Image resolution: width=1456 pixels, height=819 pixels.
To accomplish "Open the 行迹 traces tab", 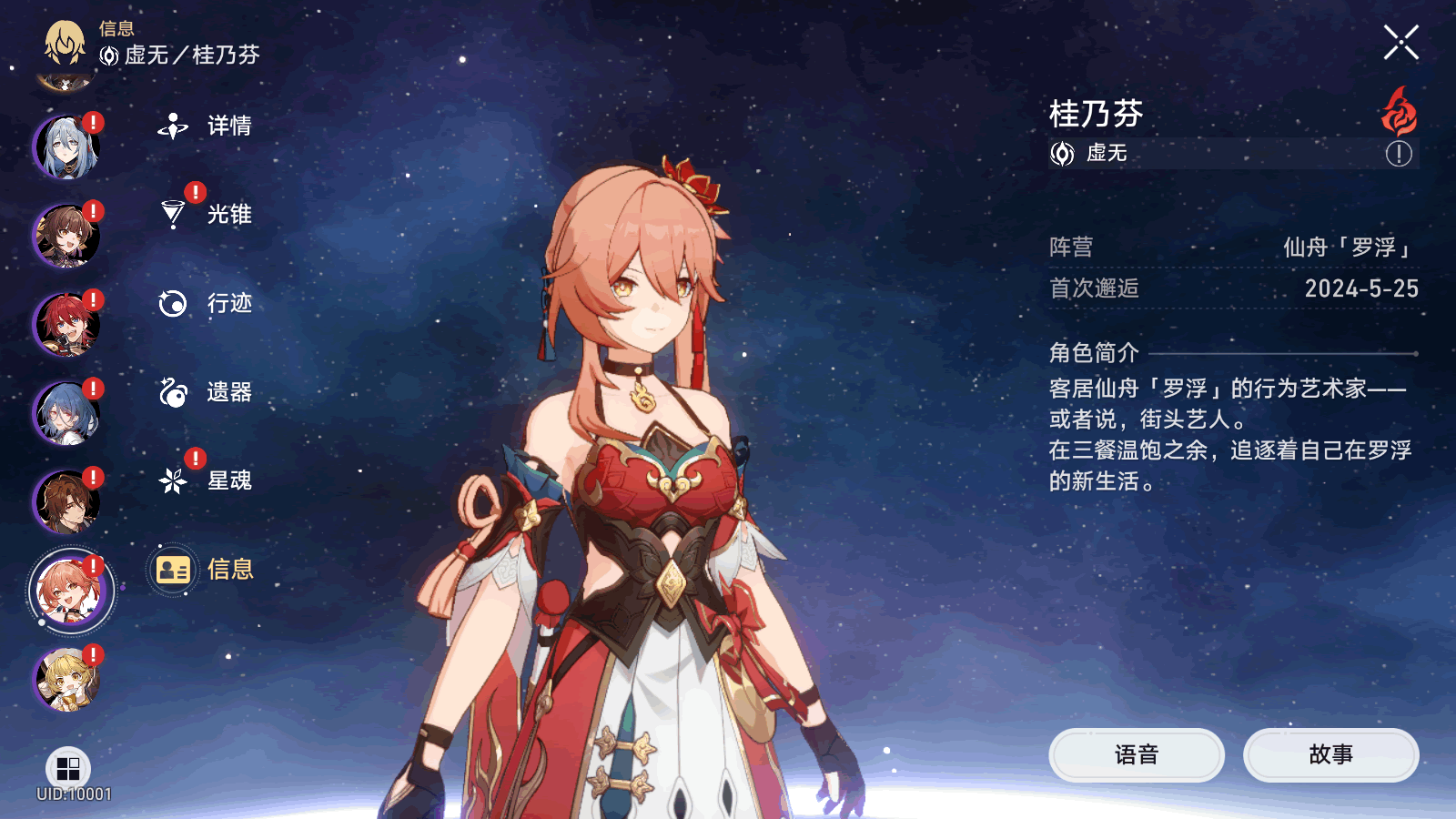I will click(x=205, y=303).
